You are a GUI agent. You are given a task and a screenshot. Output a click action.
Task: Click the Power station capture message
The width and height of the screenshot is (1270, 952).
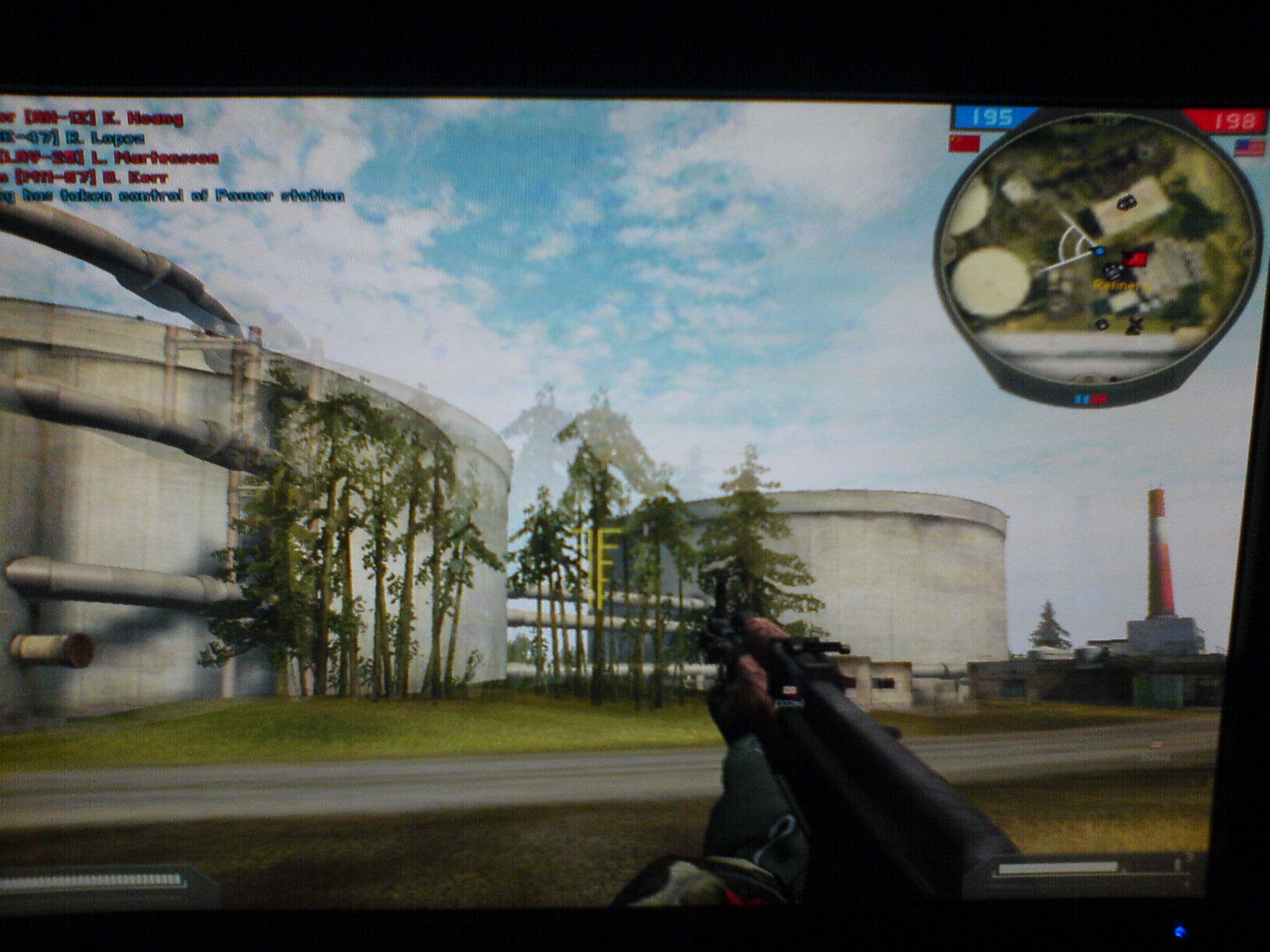[x=173, y=196]
